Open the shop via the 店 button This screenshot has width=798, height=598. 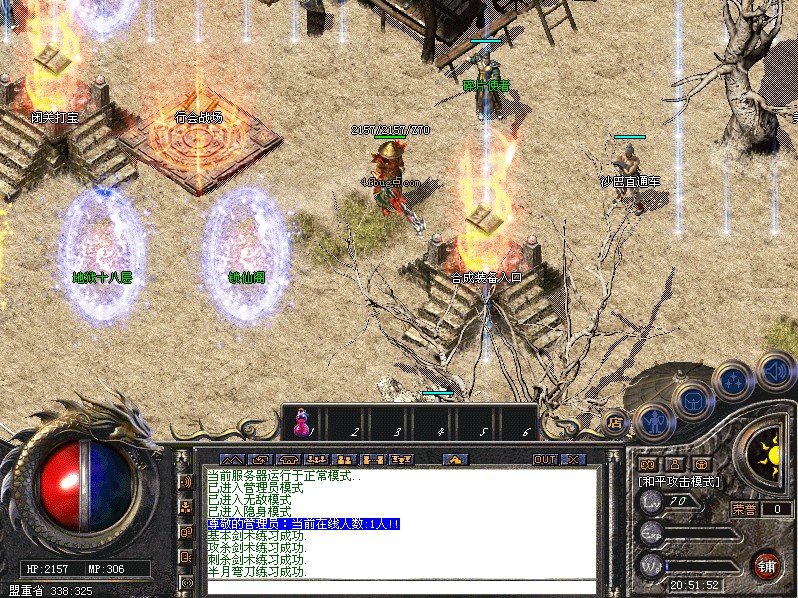pyautogui.click(x=615, y=423)
